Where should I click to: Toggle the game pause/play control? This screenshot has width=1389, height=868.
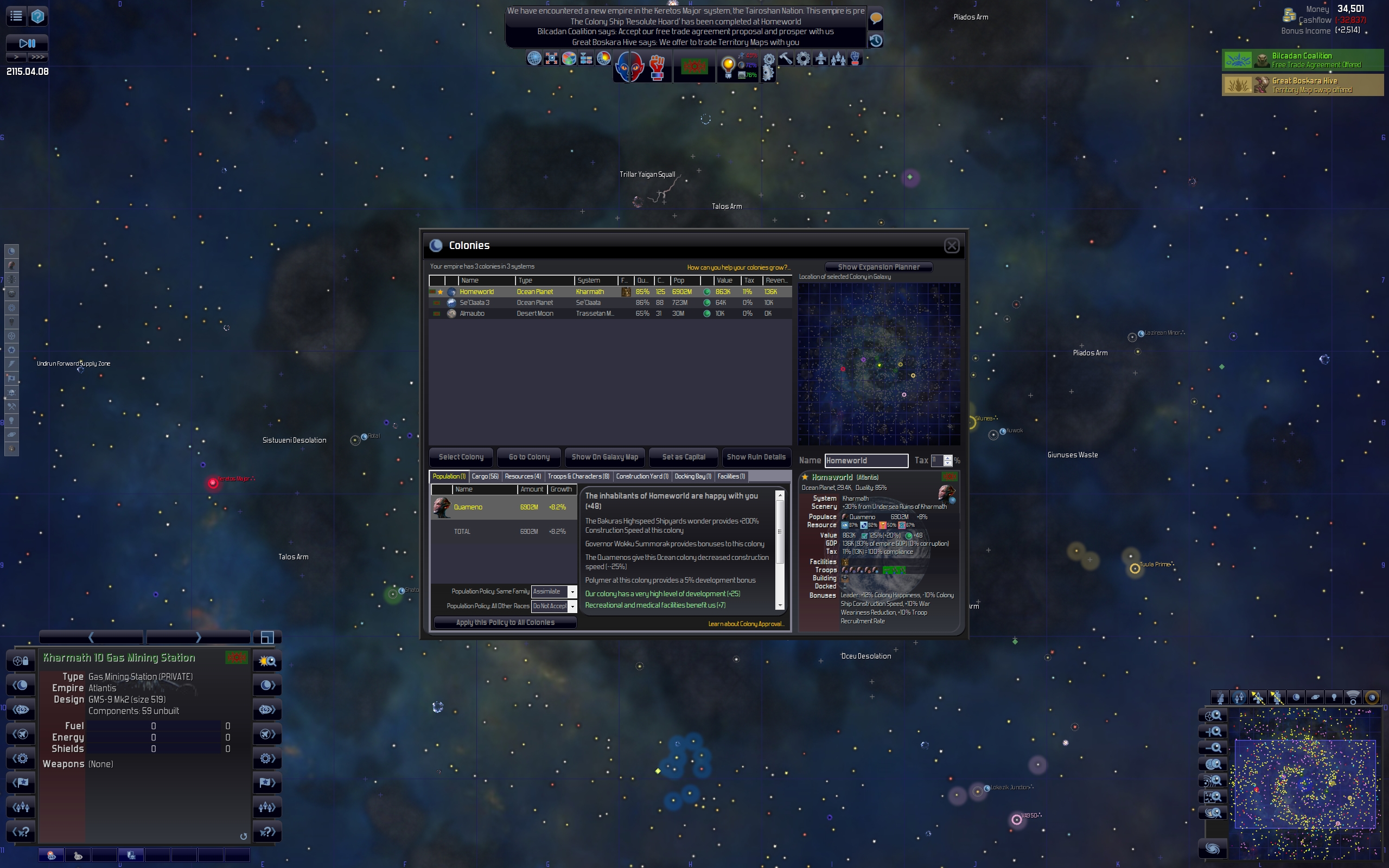27,43
